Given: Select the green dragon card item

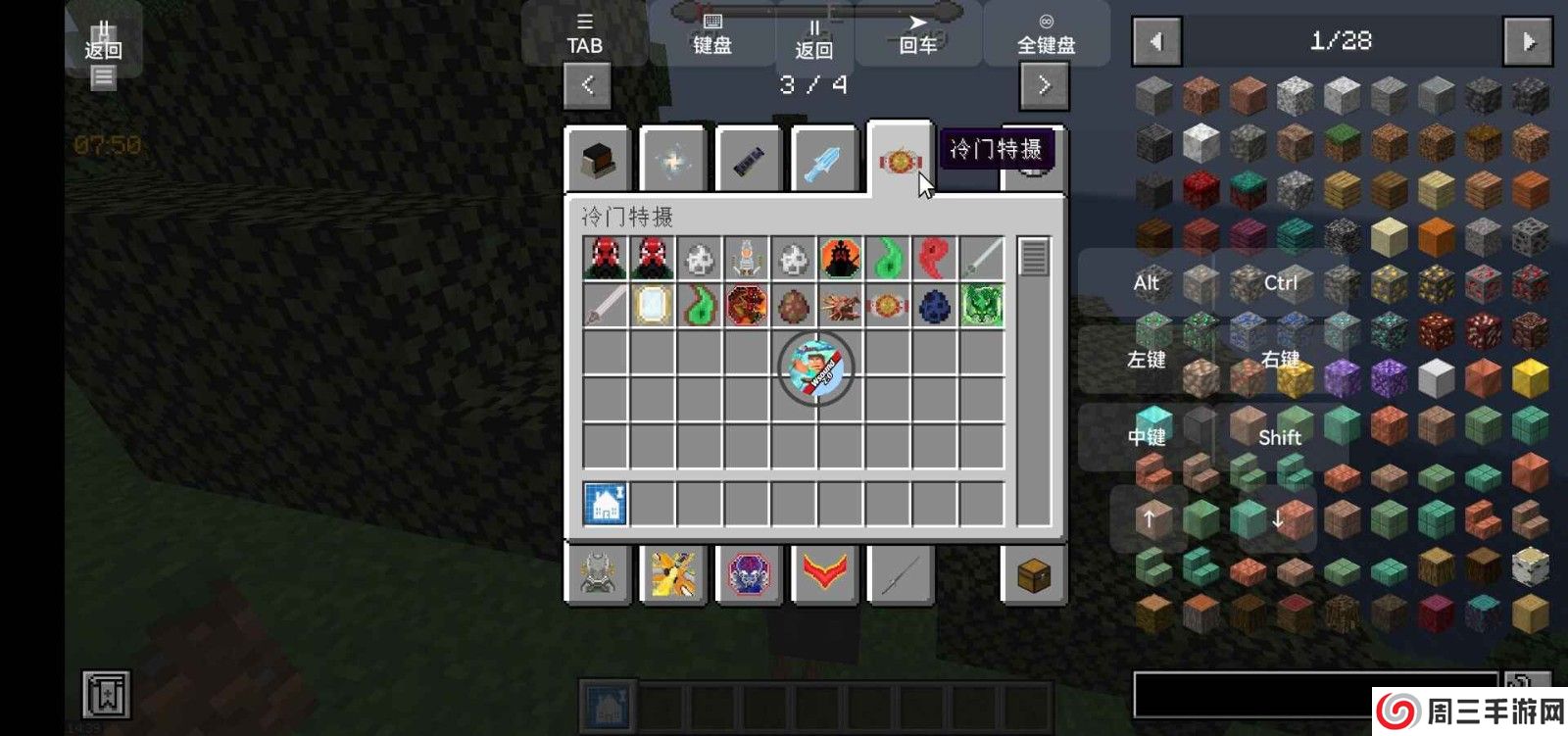Looking at the screenshot, I should [982, 306].
